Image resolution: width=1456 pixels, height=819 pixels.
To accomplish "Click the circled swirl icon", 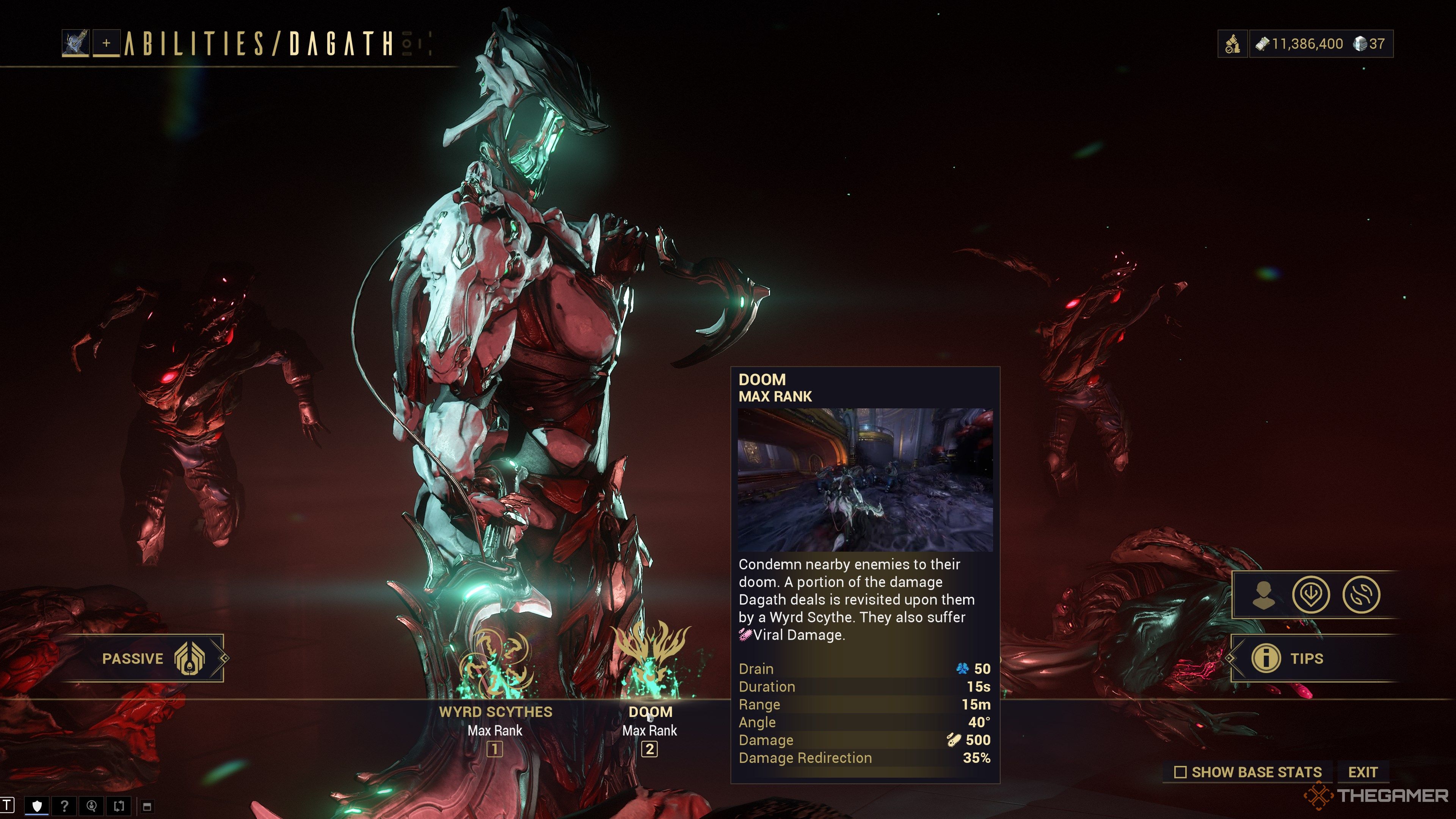I will coord(1361,595).
